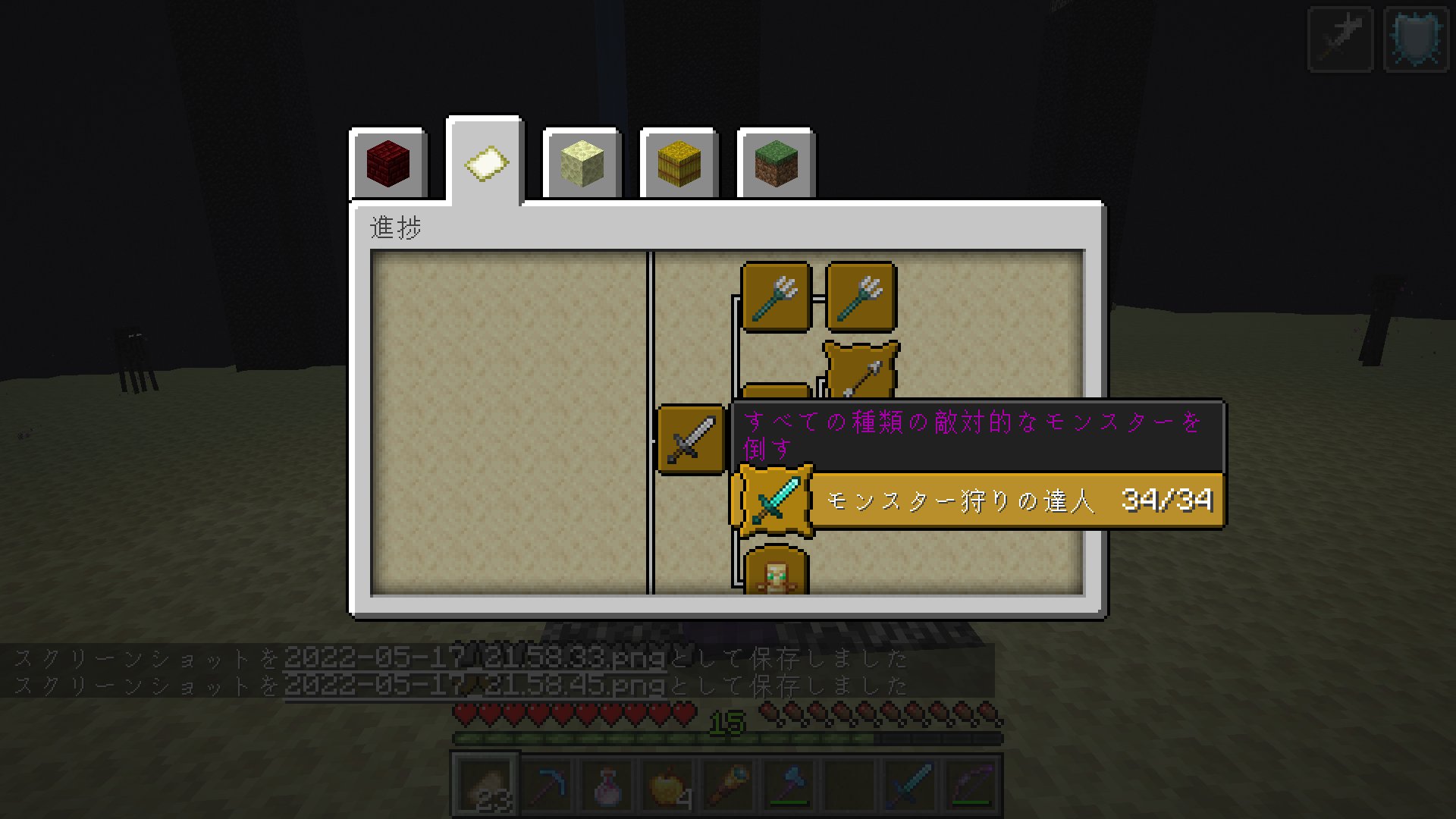Viewport: 1456px width, 819px height.
Task: Click the iron sword icon in top-right corner
Action: (1339, 38)
